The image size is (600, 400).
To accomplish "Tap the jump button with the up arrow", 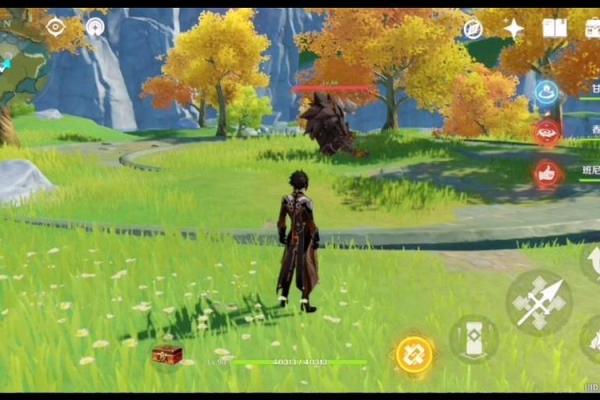I will (x=592, y=263).
